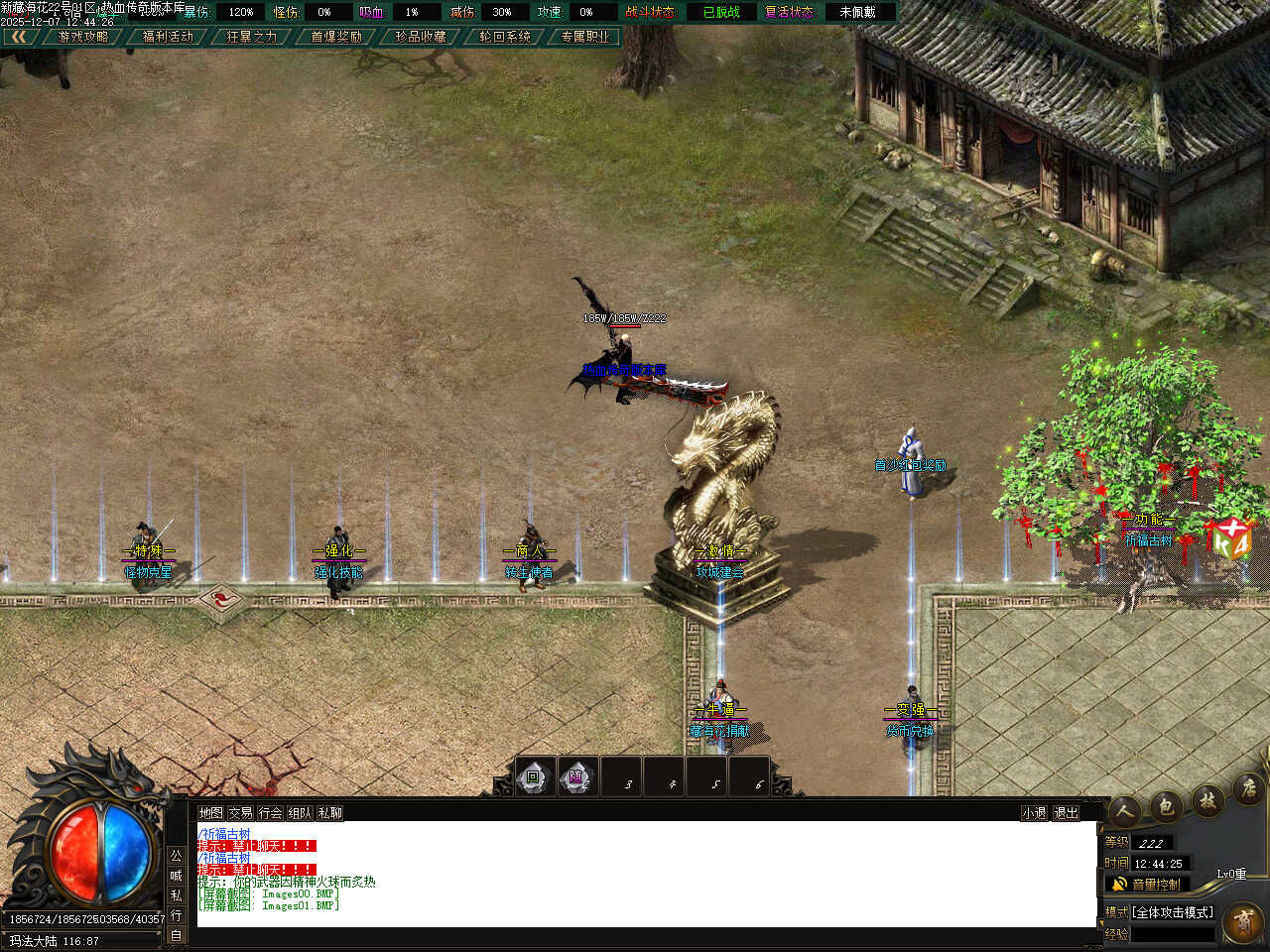Open the 地图 map button

[x=210, y=813]
